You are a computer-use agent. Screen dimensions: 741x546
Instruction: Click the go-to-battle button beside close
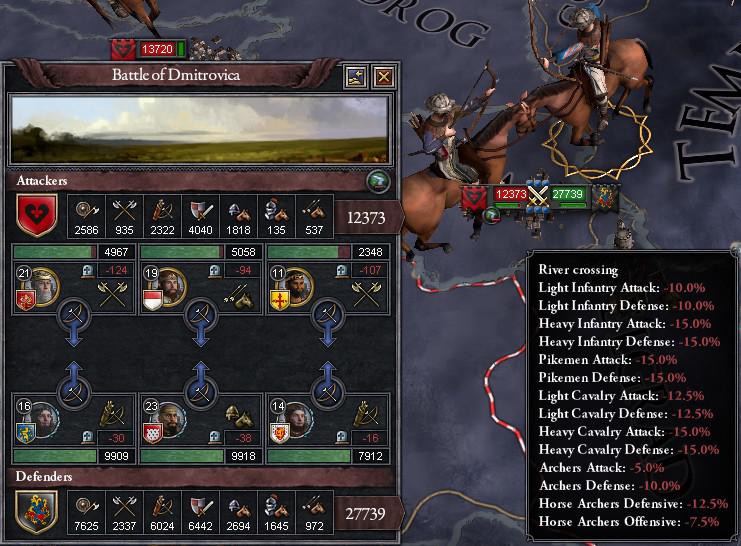tap(357, 76)
